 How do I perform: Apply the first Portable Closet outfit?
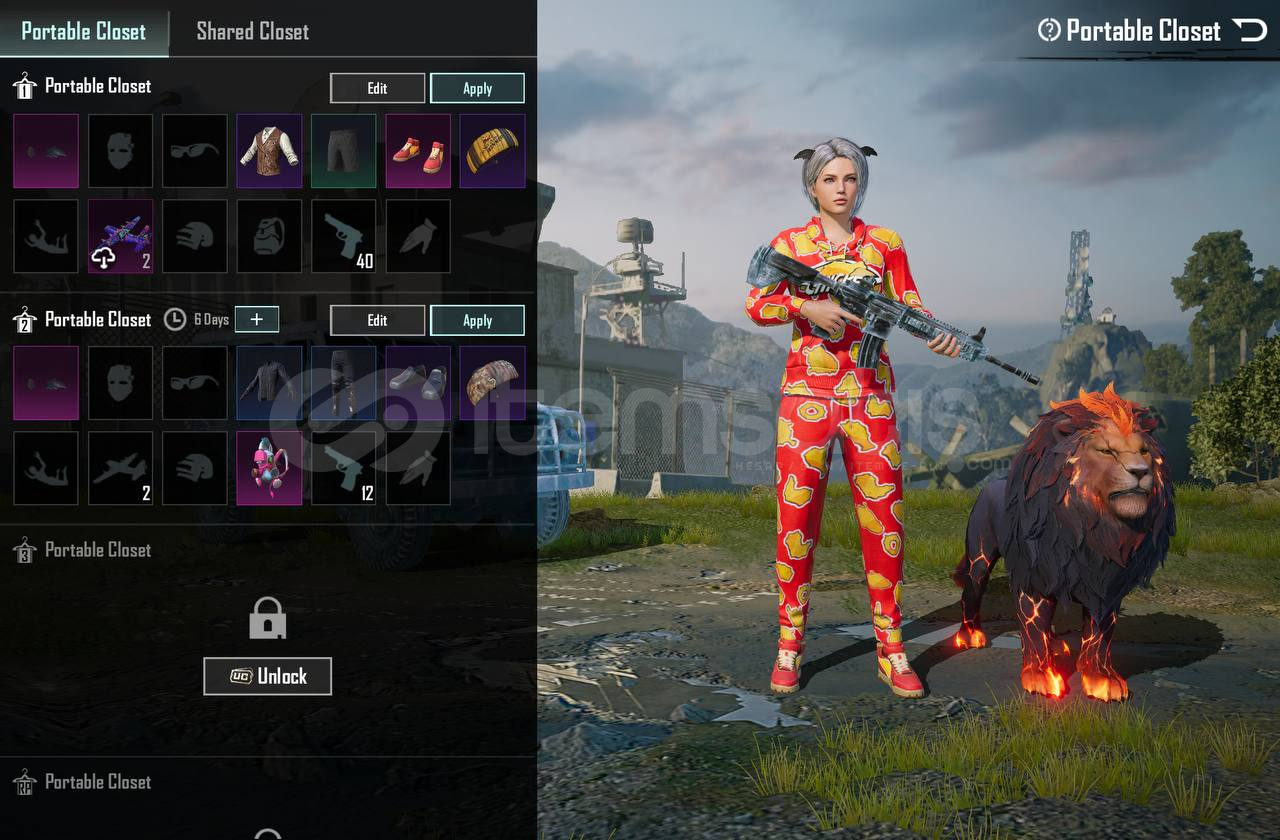click(477, 88)
